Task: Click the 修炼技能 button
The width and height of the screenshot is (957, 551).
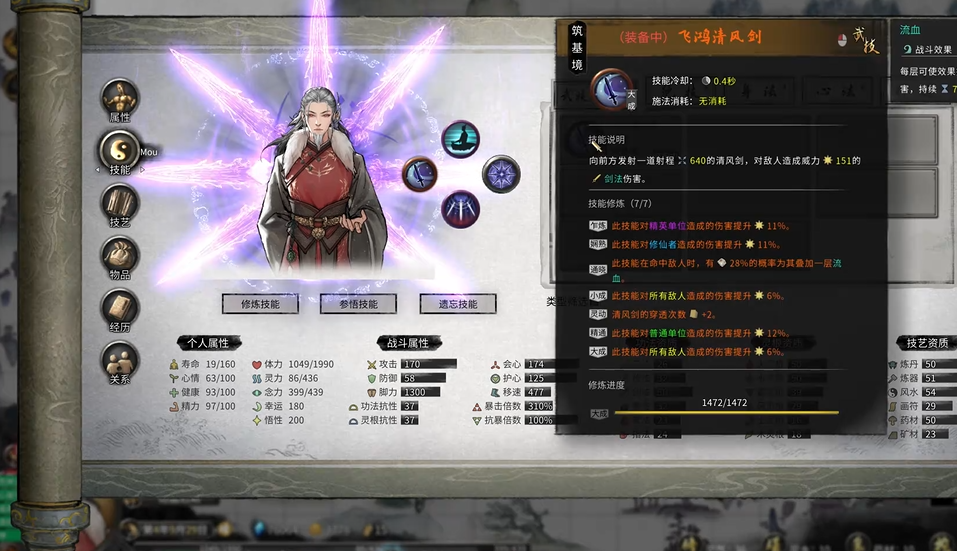Action: pos(260,304)
